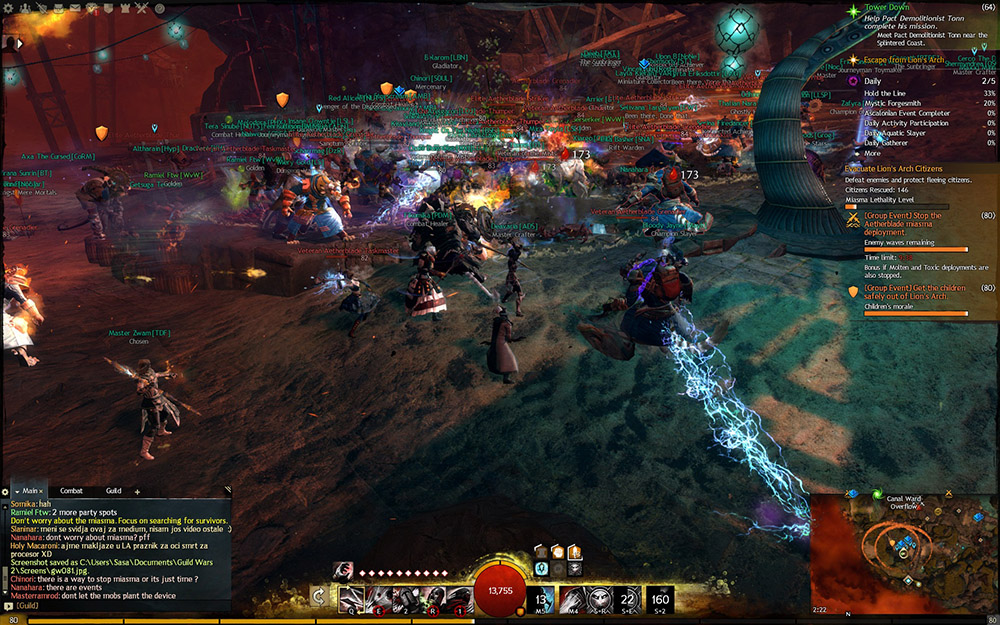Click the weapon swap button
Viewport: 1000px width, 625px height.
(319, 598)
